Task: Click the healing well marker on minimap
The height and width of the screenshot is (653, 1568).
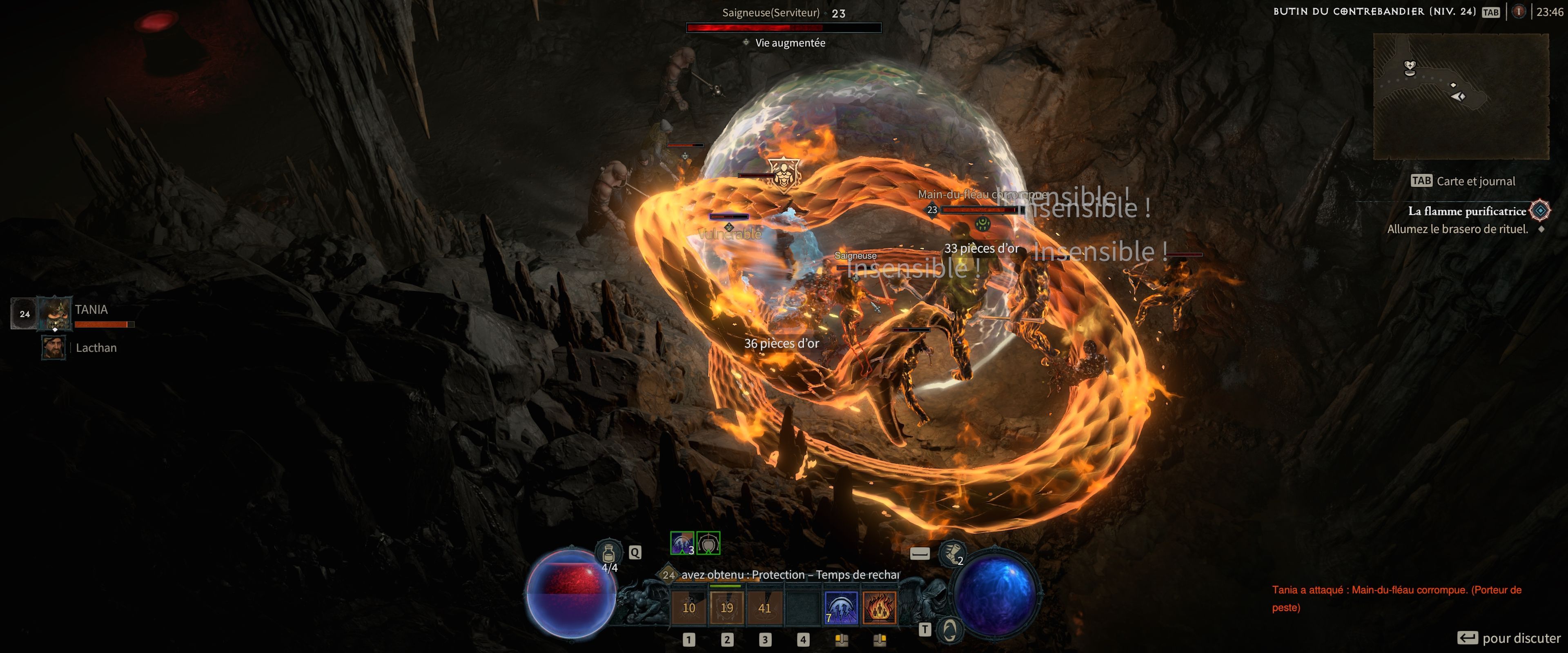Action: (x=1410, y=68)
